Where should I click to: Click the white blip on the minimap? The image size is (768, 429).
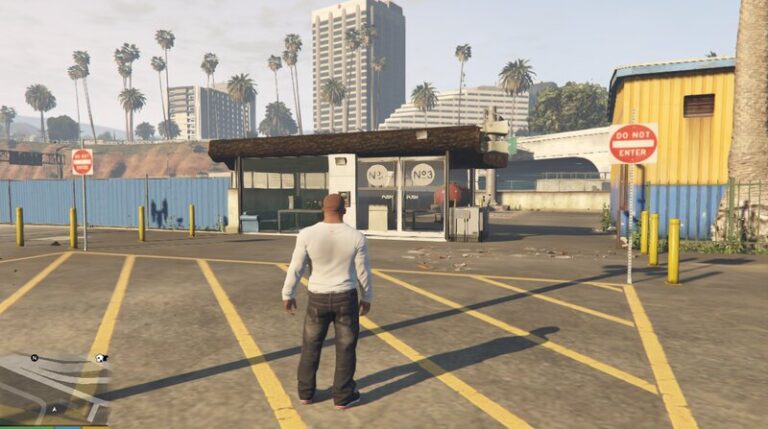point(102,358)
